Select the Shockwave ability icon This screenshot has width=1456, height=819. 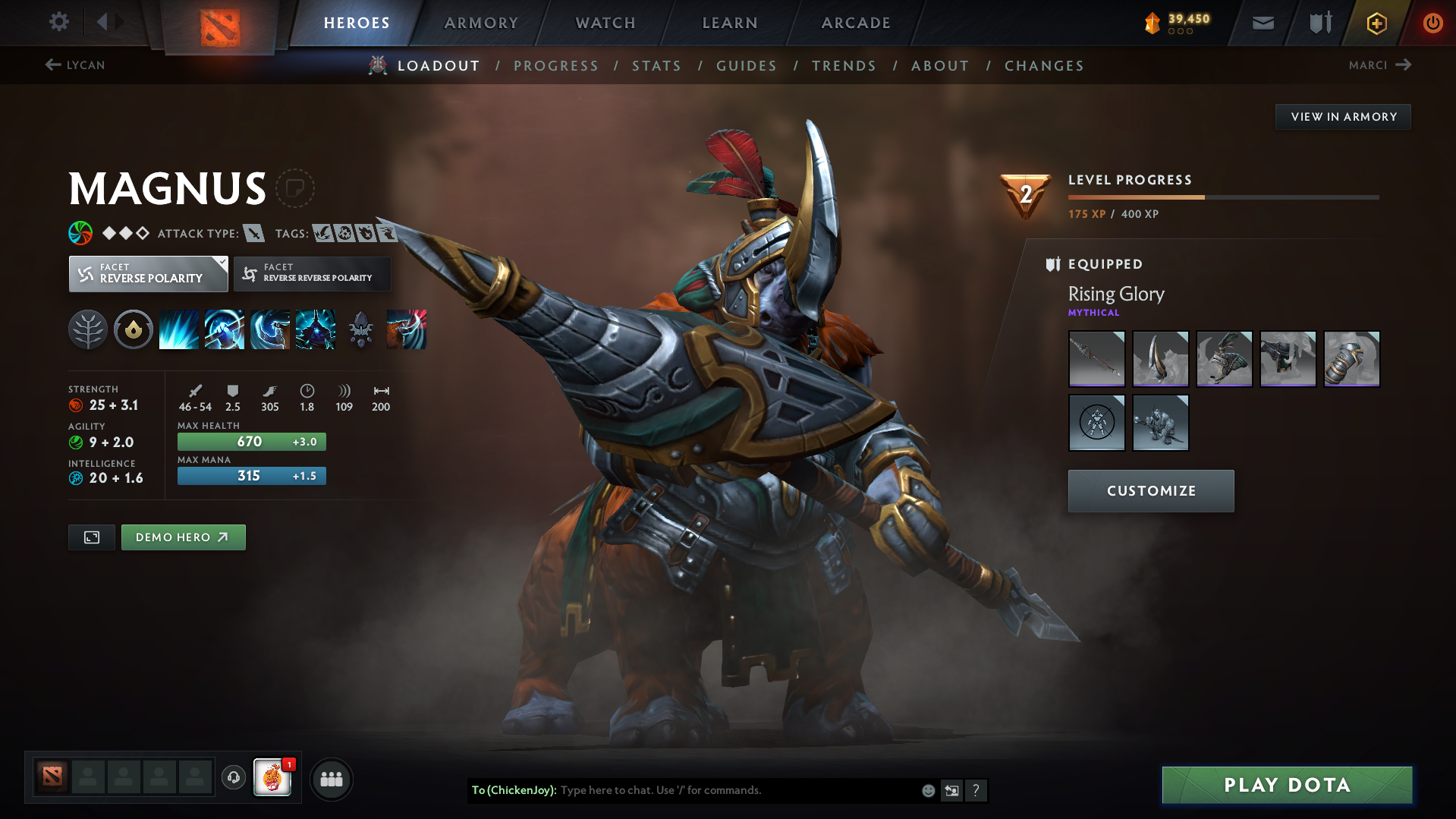click(178, 329)
